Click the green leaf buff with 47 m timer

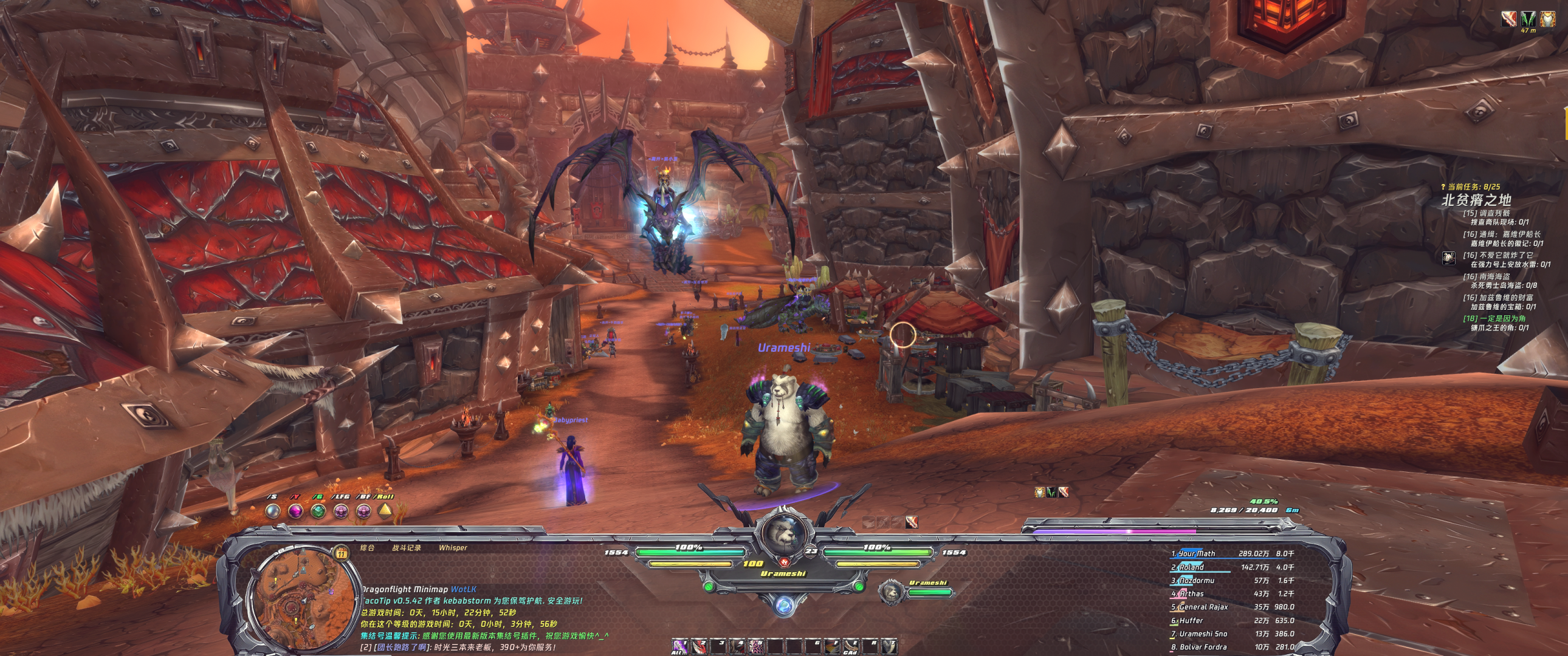pyautogui.click(x=1528, y=19)
